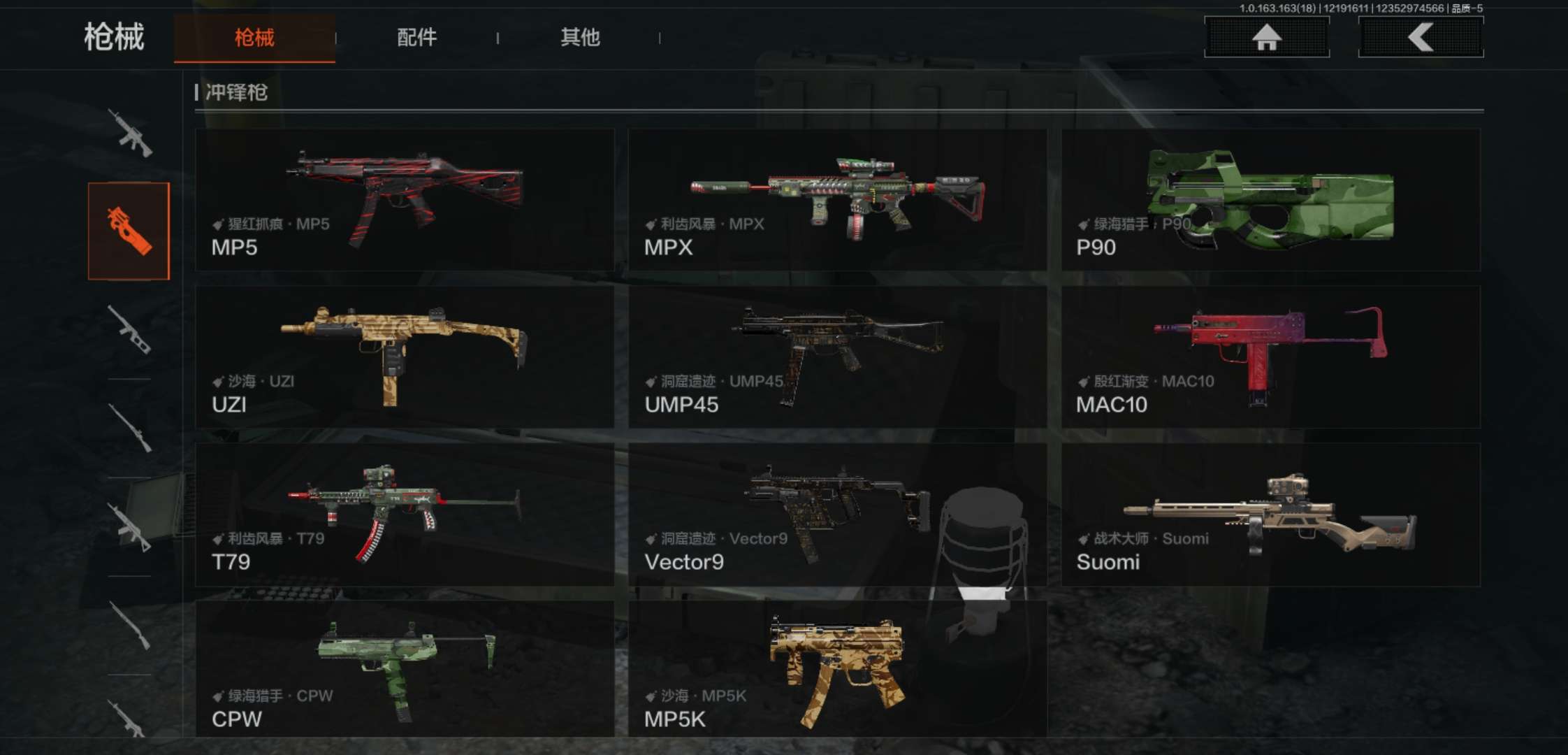Choose the MPX weapon tile
Viewport: 1568px width, 755px height.
point(837,200)
